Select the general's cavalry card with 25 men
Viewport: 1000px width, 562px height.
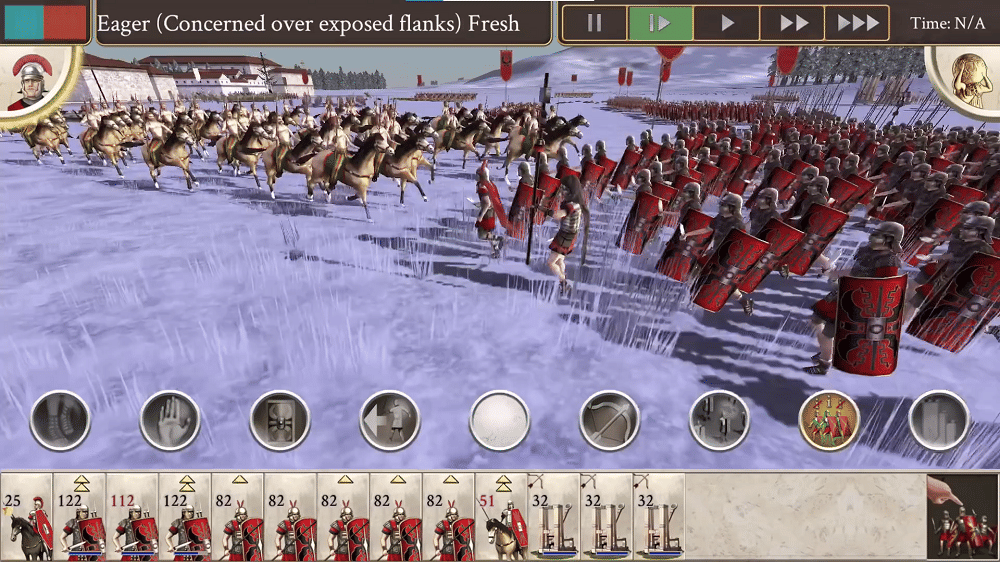26,517
